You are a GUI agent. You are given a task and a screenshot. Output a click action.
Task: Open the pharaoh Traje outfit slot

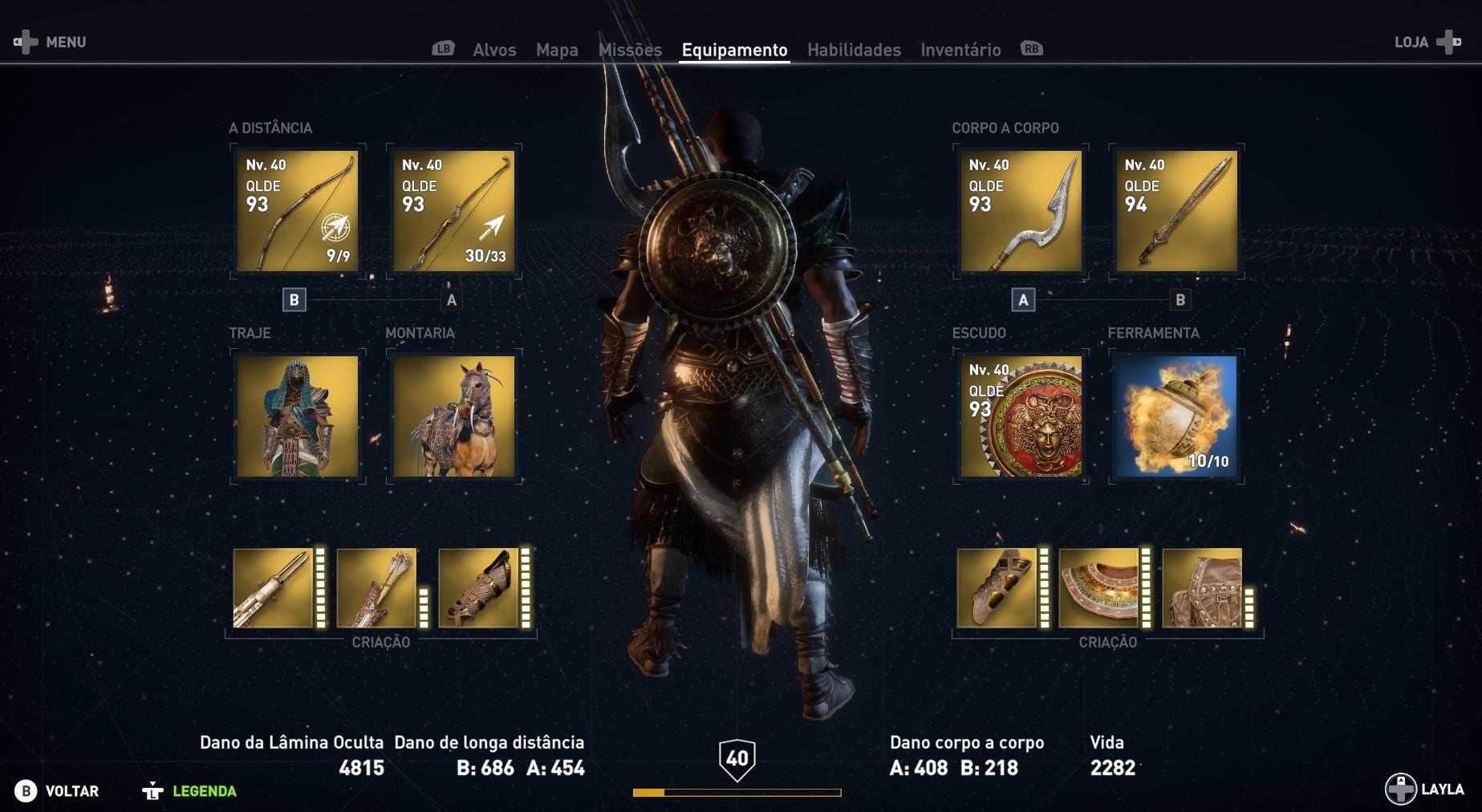tap(297, 416)
